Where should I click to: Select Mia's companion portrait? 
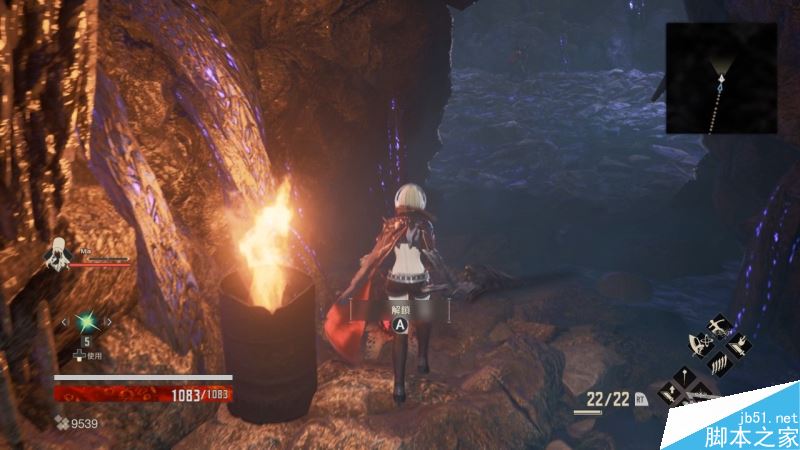coord(58,257)
